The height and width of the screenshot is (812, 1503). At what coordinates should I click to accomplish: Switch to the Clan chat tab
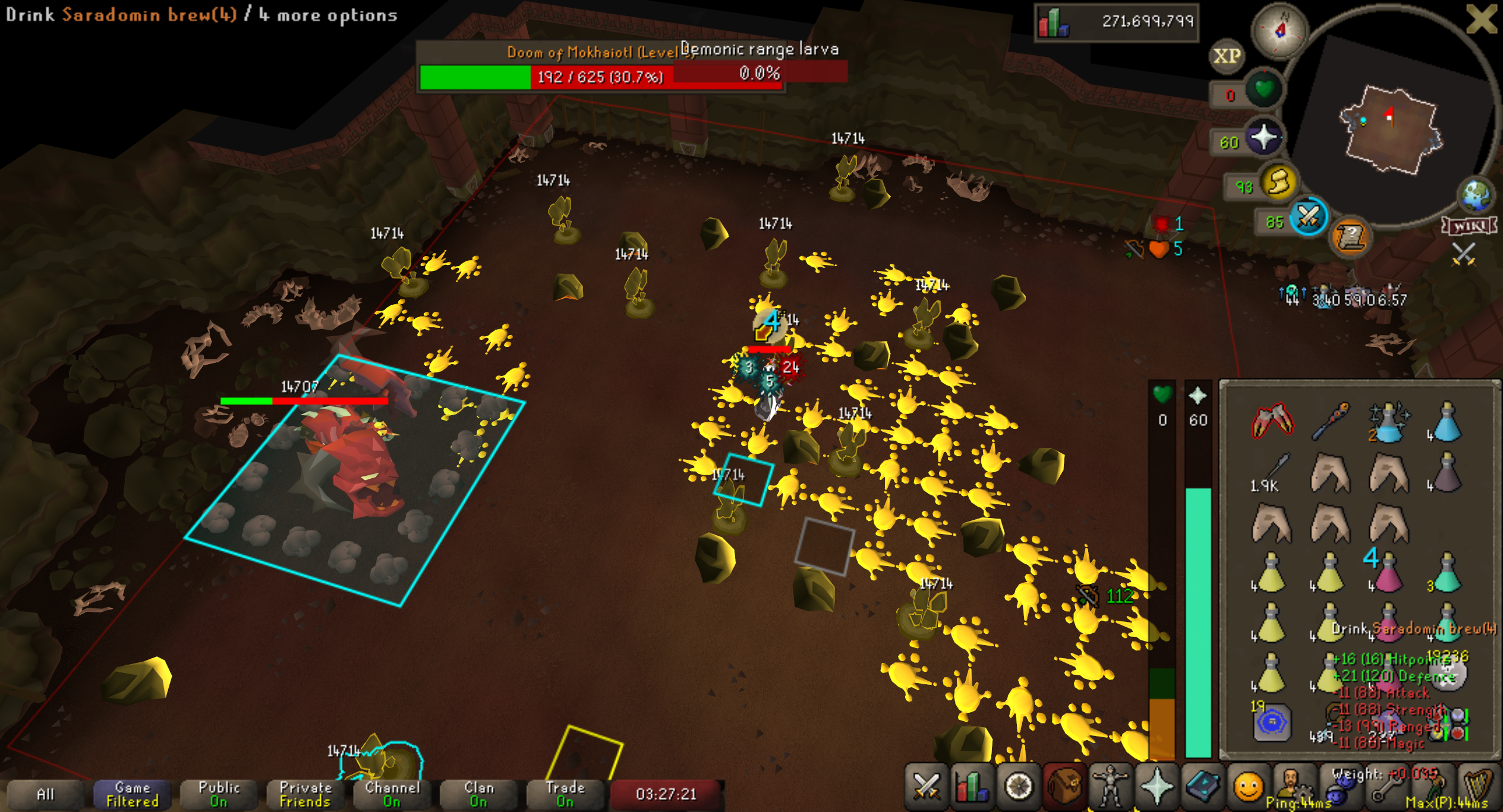click(x=478, y=794)
